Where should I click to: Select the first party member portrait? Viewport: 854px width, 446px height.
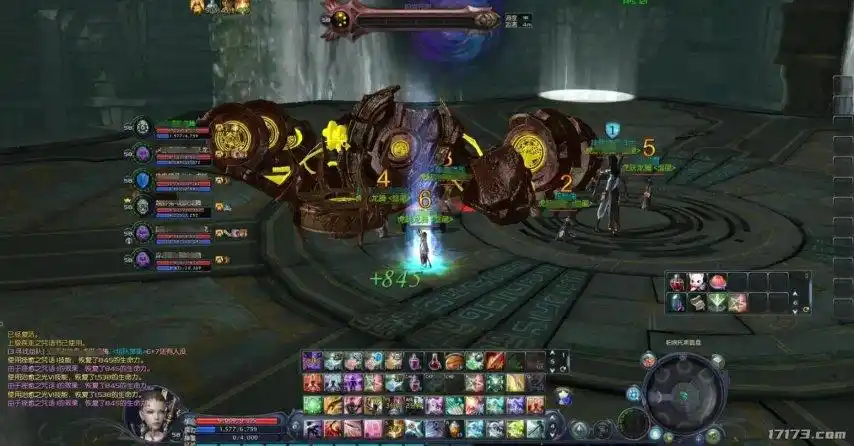click(142, 127)
